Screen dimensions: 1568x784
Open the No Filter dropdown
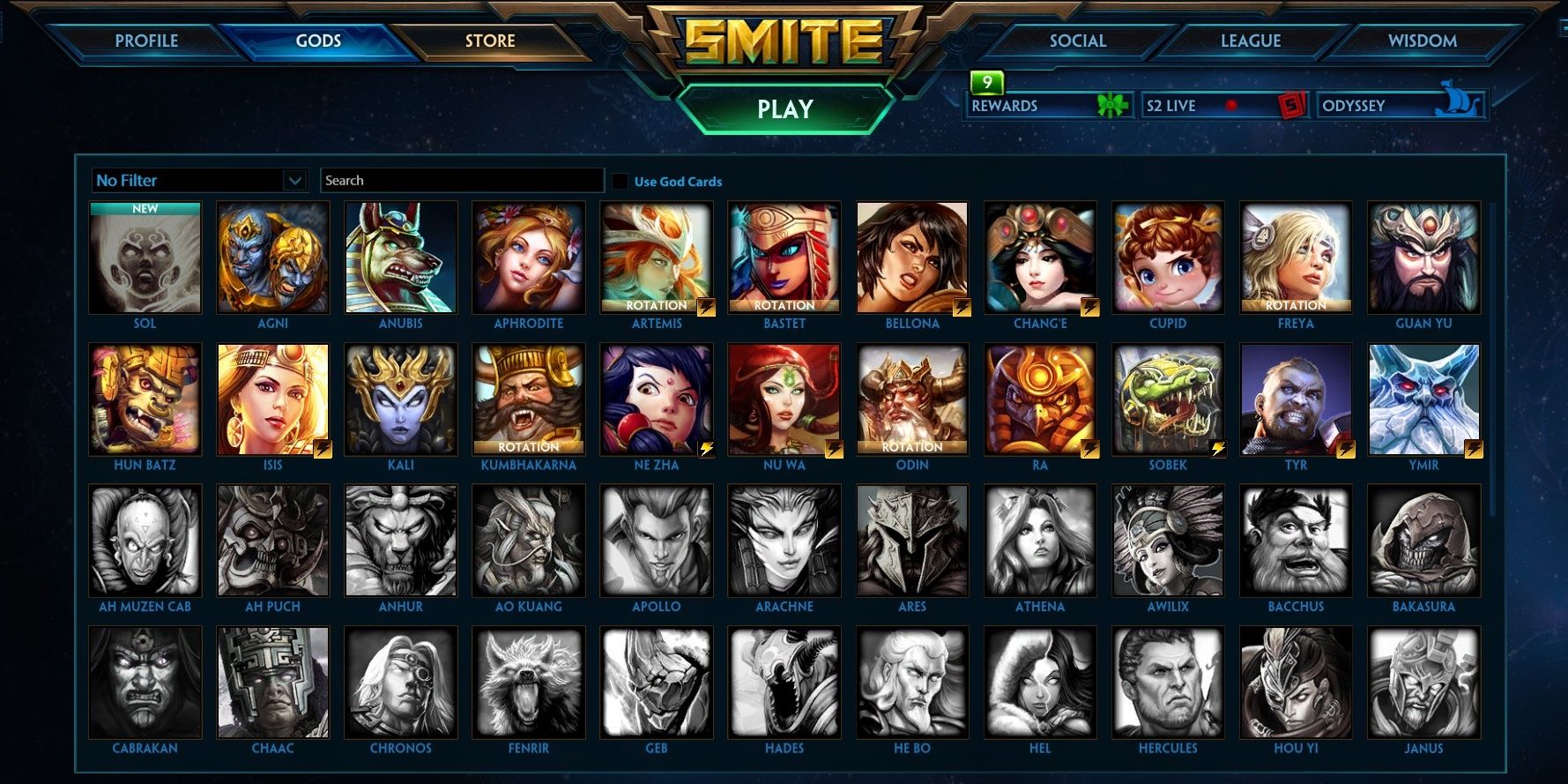tap(198, 180)
